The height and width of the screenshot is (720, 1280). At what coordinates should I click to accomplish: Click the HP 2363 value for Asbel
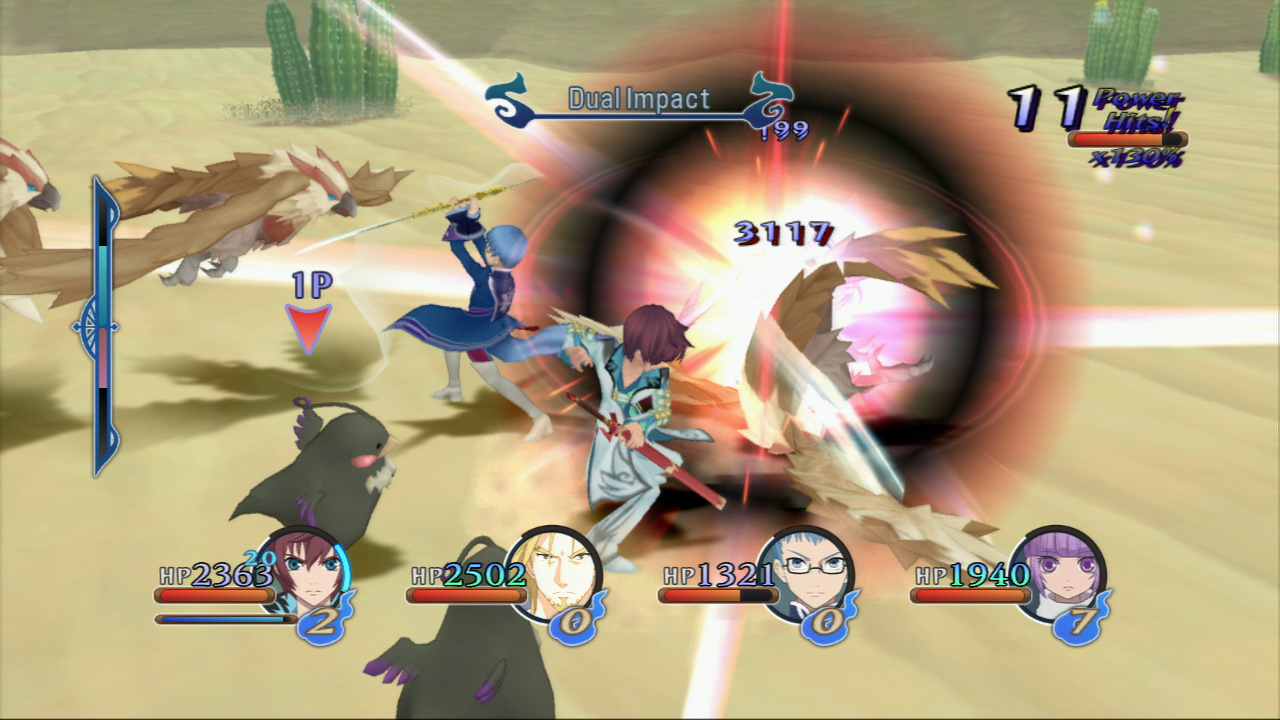215,575
